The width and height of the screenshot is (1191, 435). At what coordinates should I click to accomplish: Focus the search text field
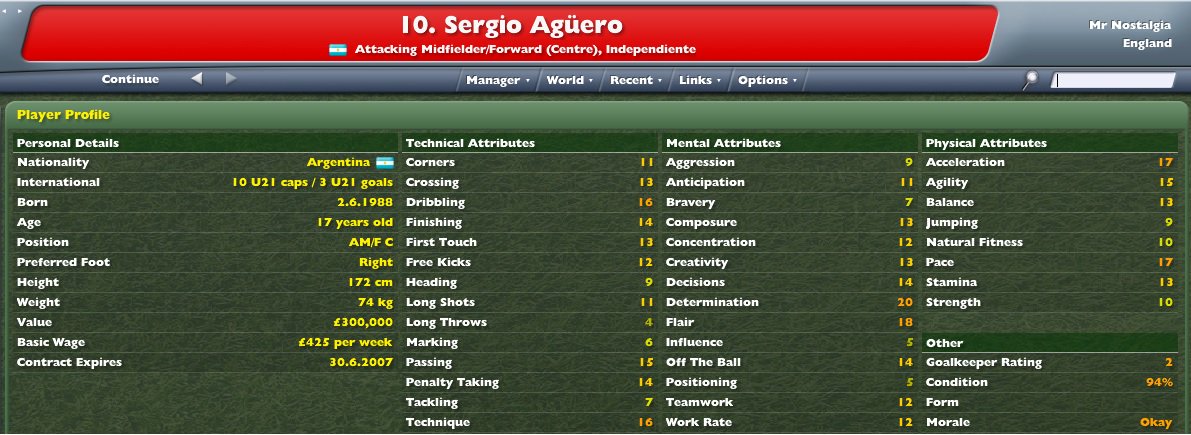(1114, 81)
